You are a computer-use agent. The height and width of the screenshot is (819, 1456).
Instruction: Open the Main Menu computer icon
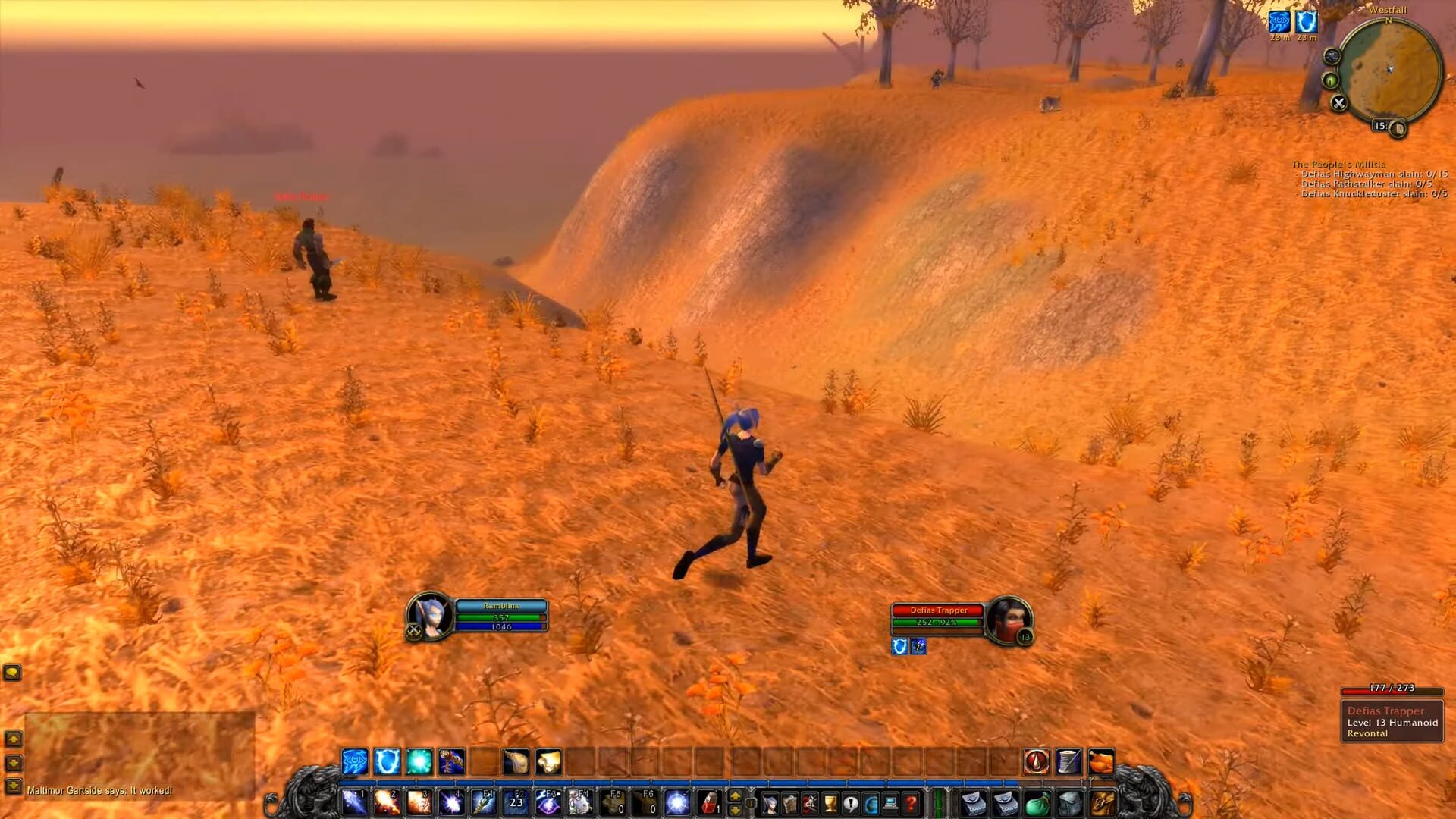point(890,804)
